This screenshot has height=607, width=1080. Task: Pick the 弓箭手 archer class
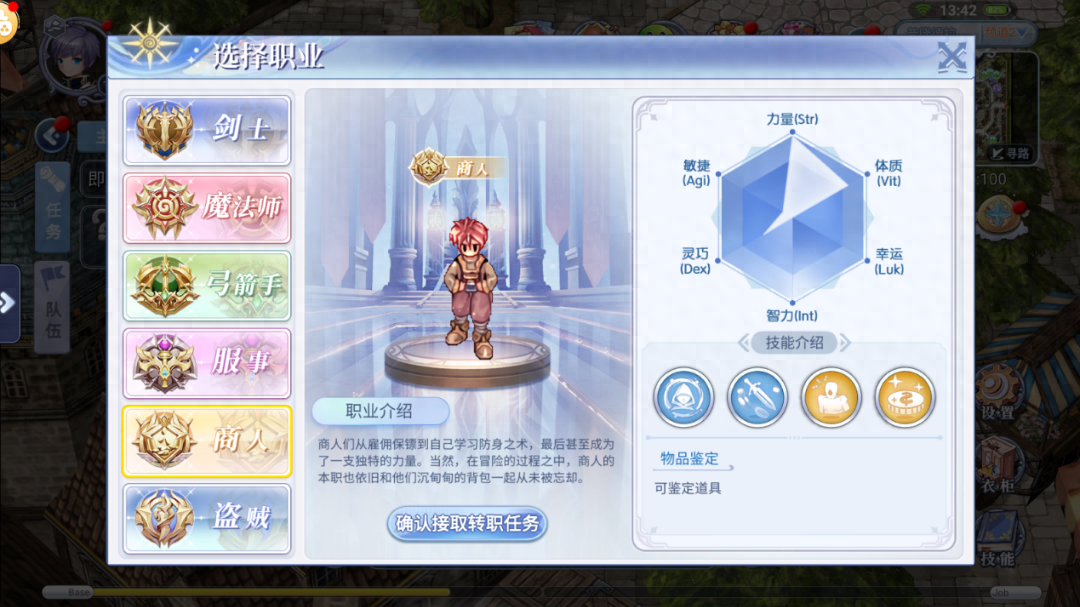[207, 286]
